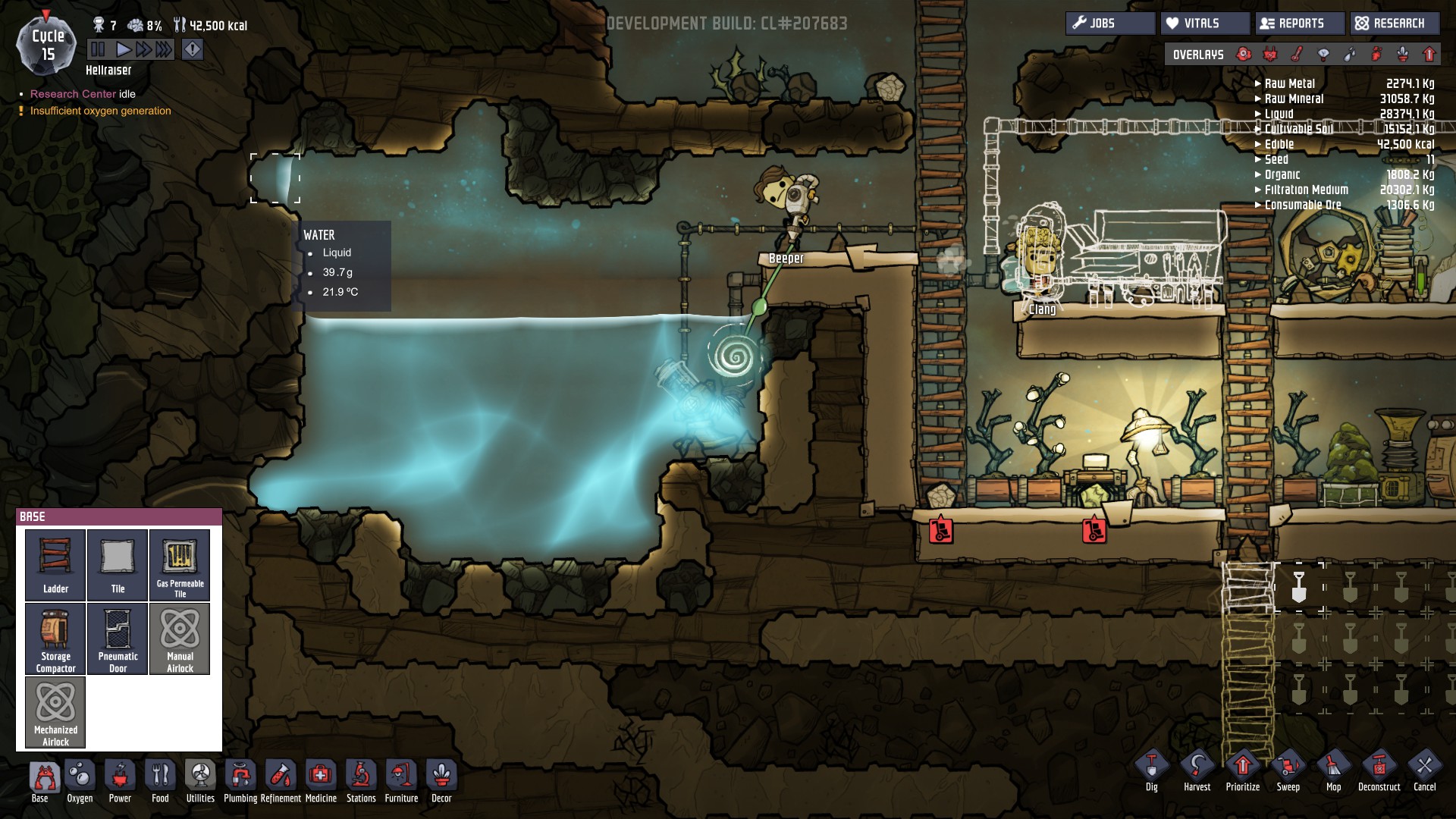Open the Furniture build category
The width and height of the screenshot is (1456, 819).
pyautogui.click(x=401, y=781)
